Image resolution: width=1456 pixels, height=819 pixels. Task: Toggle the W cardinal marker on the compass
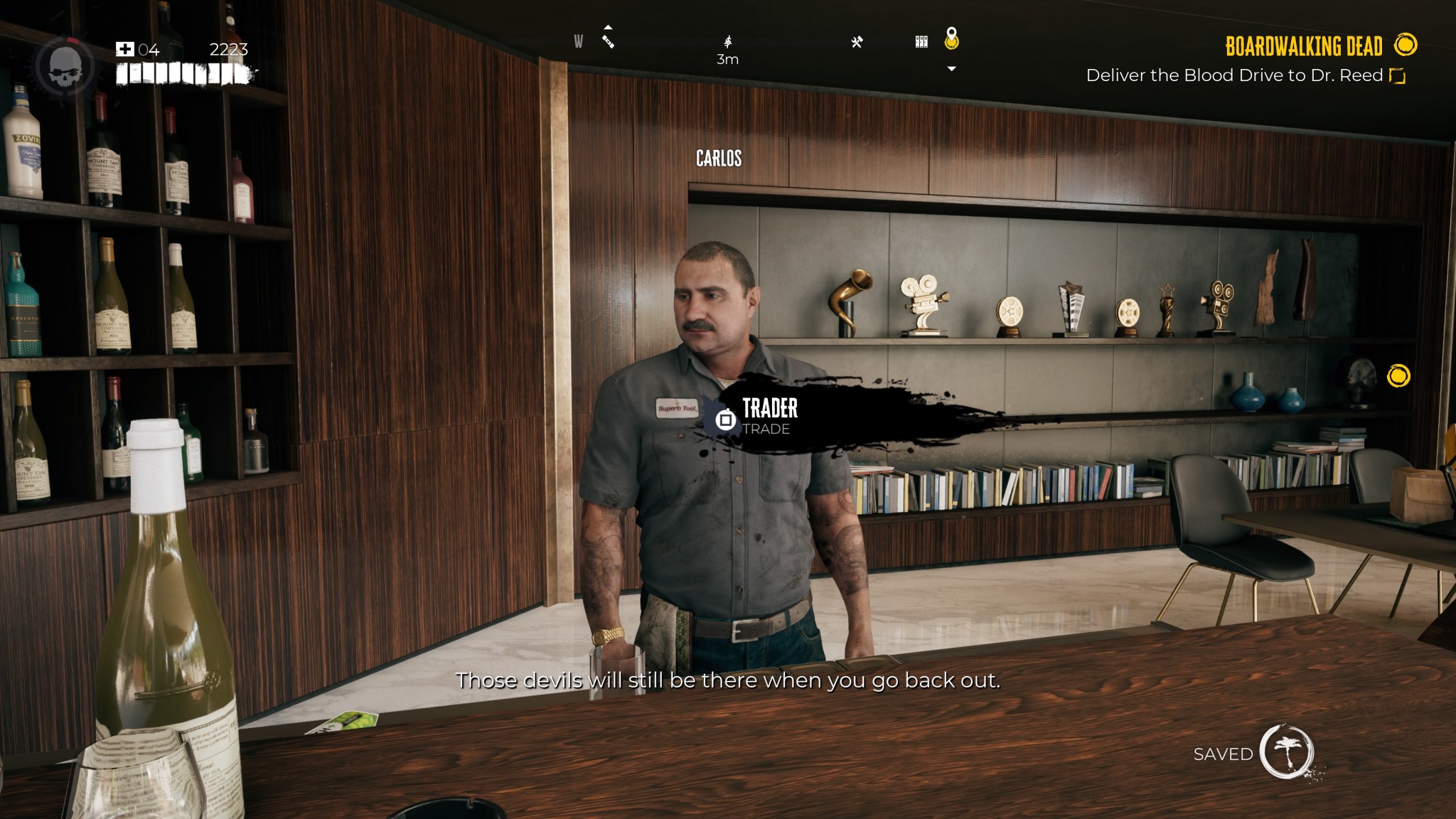[x=578, y=41]
